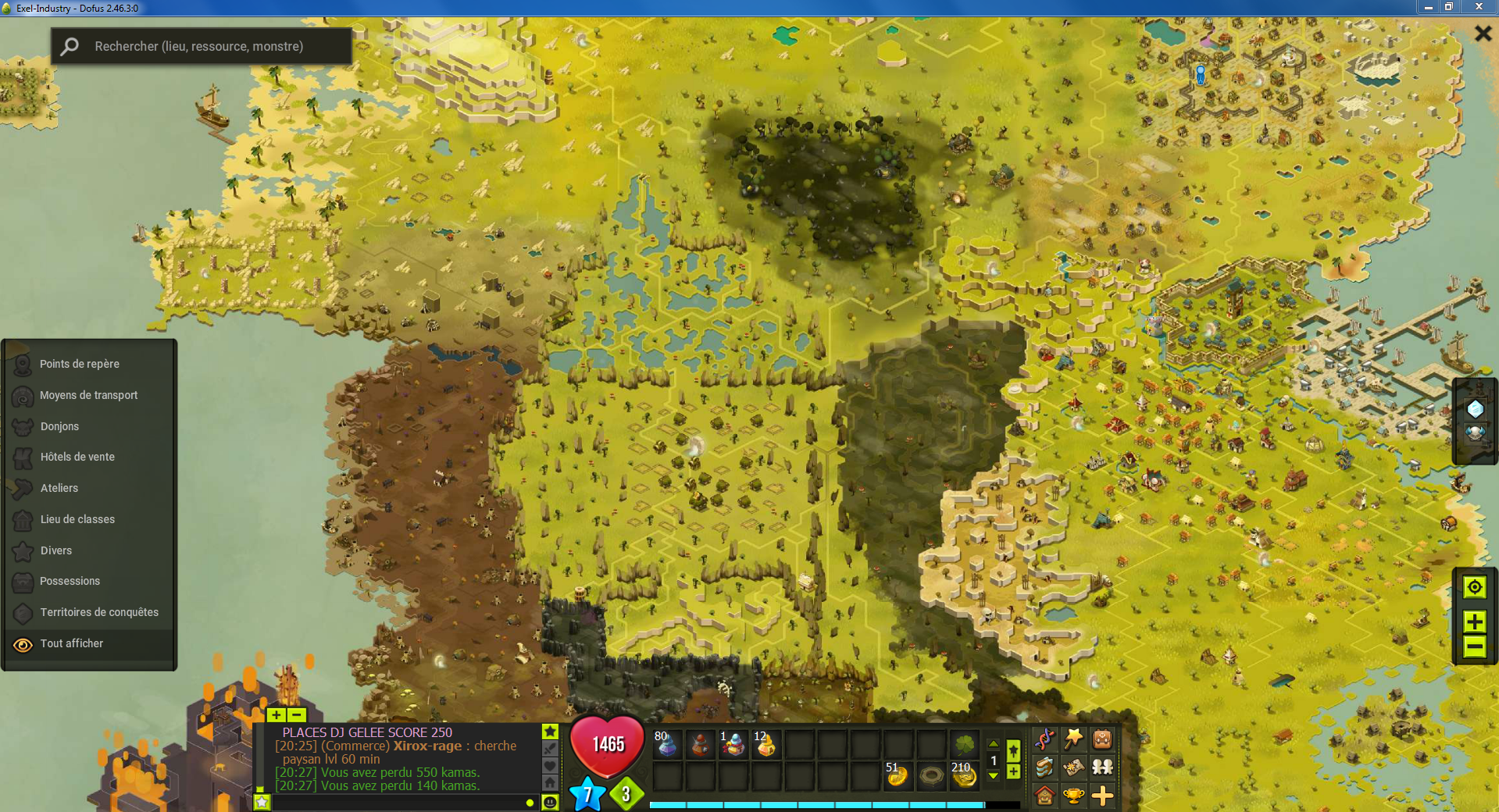Open the Spells panel with the star wand icon
The height and width of the screenshot is (812, 1499).
point(1074,738)
